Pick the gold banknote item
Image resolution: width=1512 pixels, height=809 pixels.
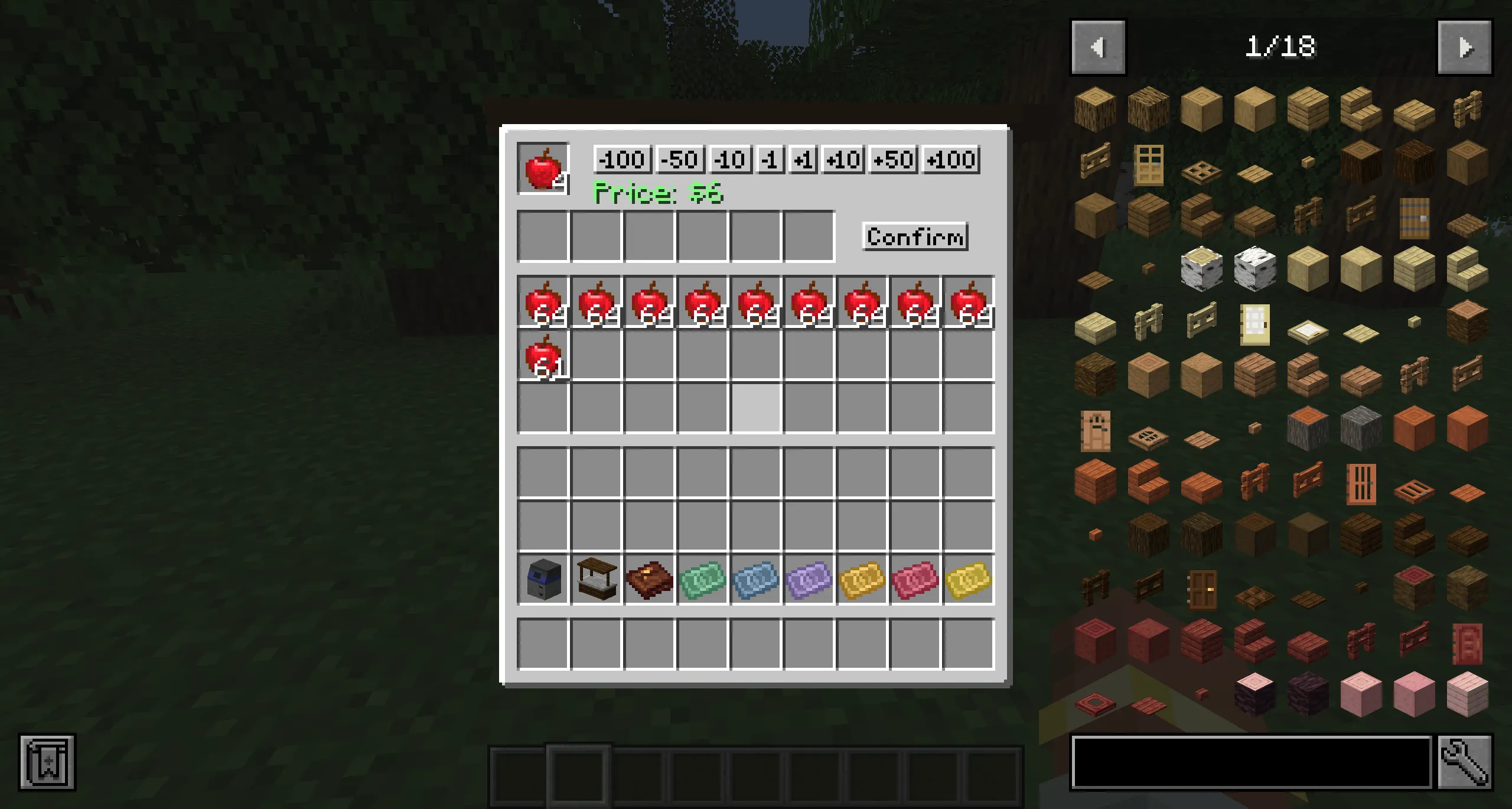(861, 579)
